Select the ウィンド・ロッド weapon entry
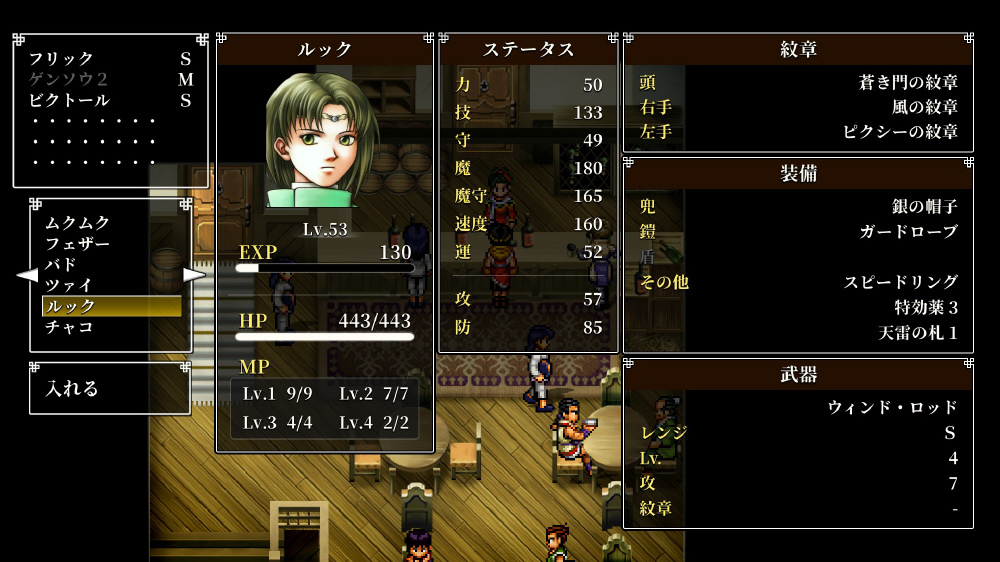Screen dimensions: 1000x562 click(892, 407)
